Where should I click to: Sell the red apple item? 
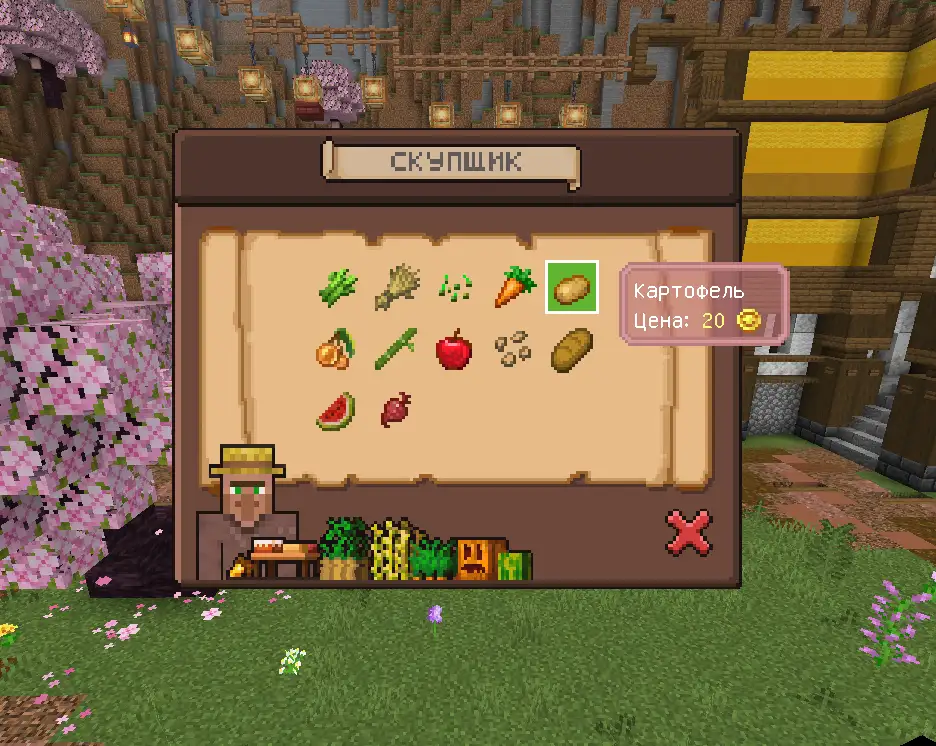(453, 349)
